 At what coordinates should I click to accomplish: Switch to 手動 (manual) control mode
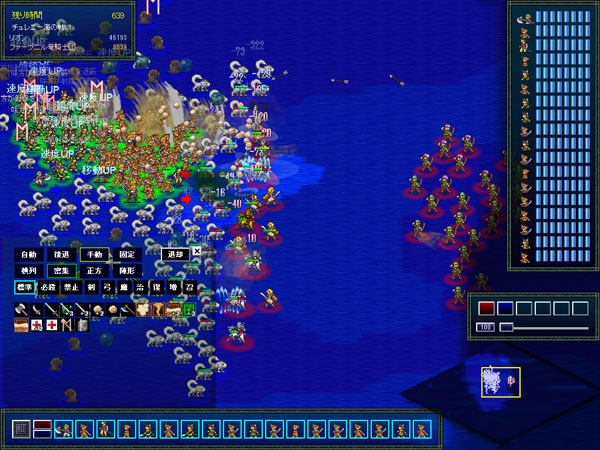pos(94,254)
